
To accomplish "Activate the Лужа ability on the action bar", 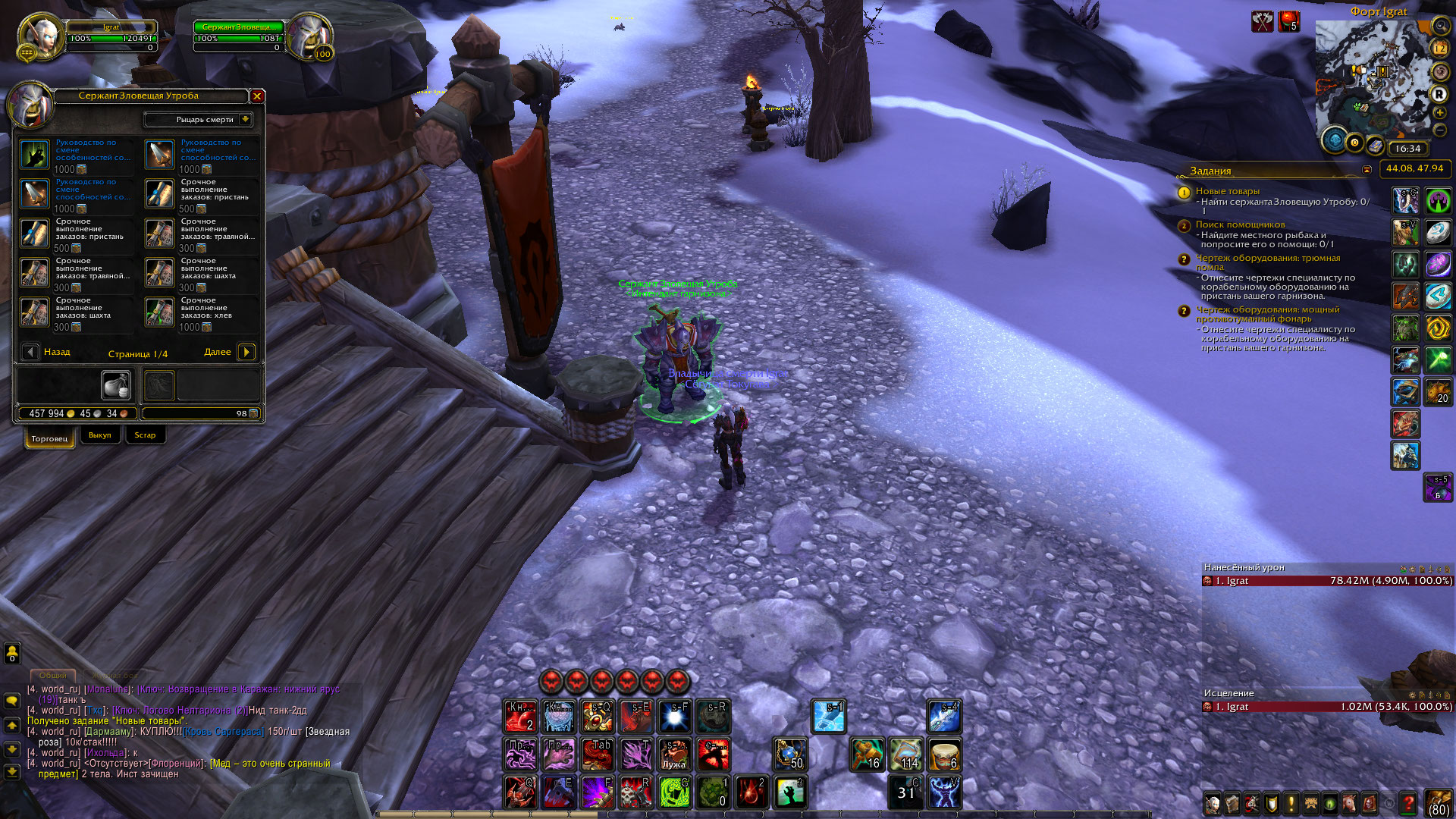I will tap(674, 754).
